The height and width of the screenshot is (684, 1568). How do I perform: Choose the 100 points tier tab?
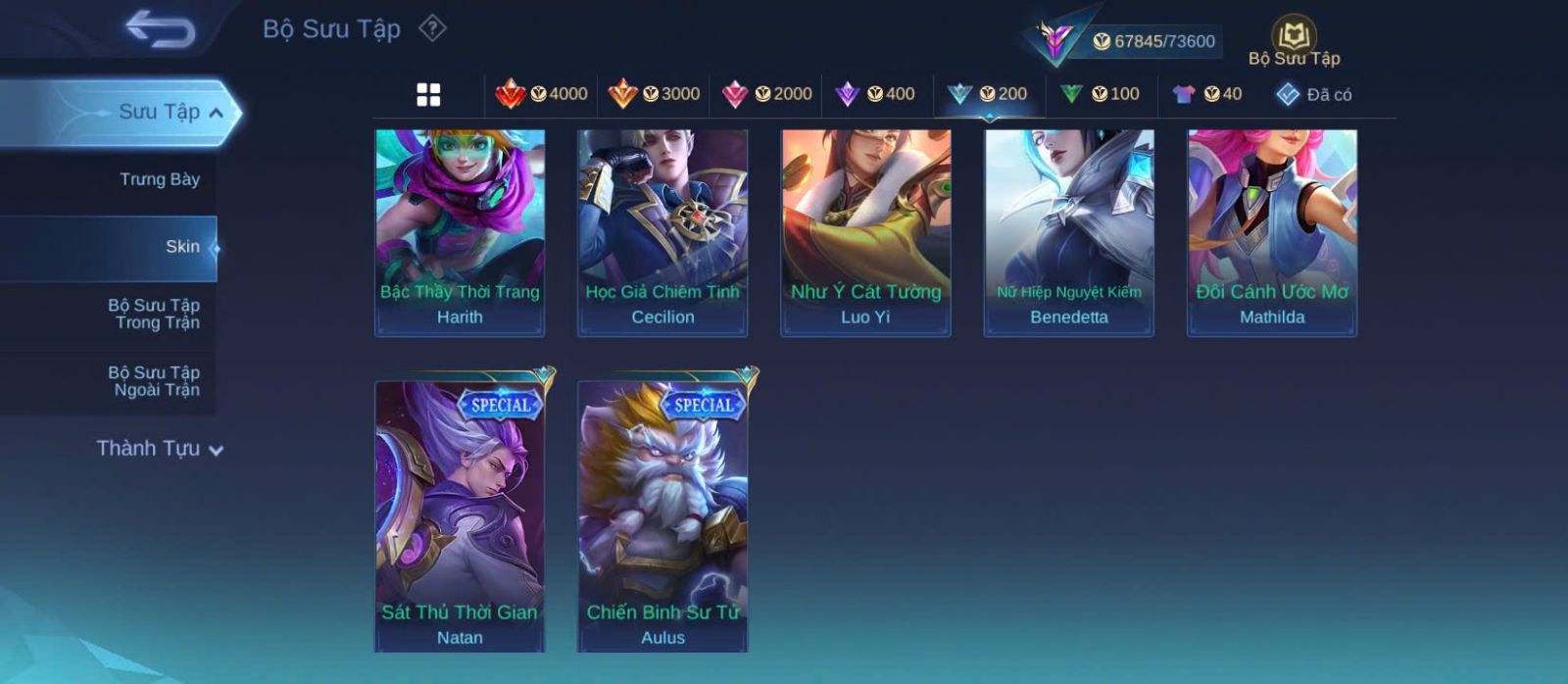[1101, 94]
